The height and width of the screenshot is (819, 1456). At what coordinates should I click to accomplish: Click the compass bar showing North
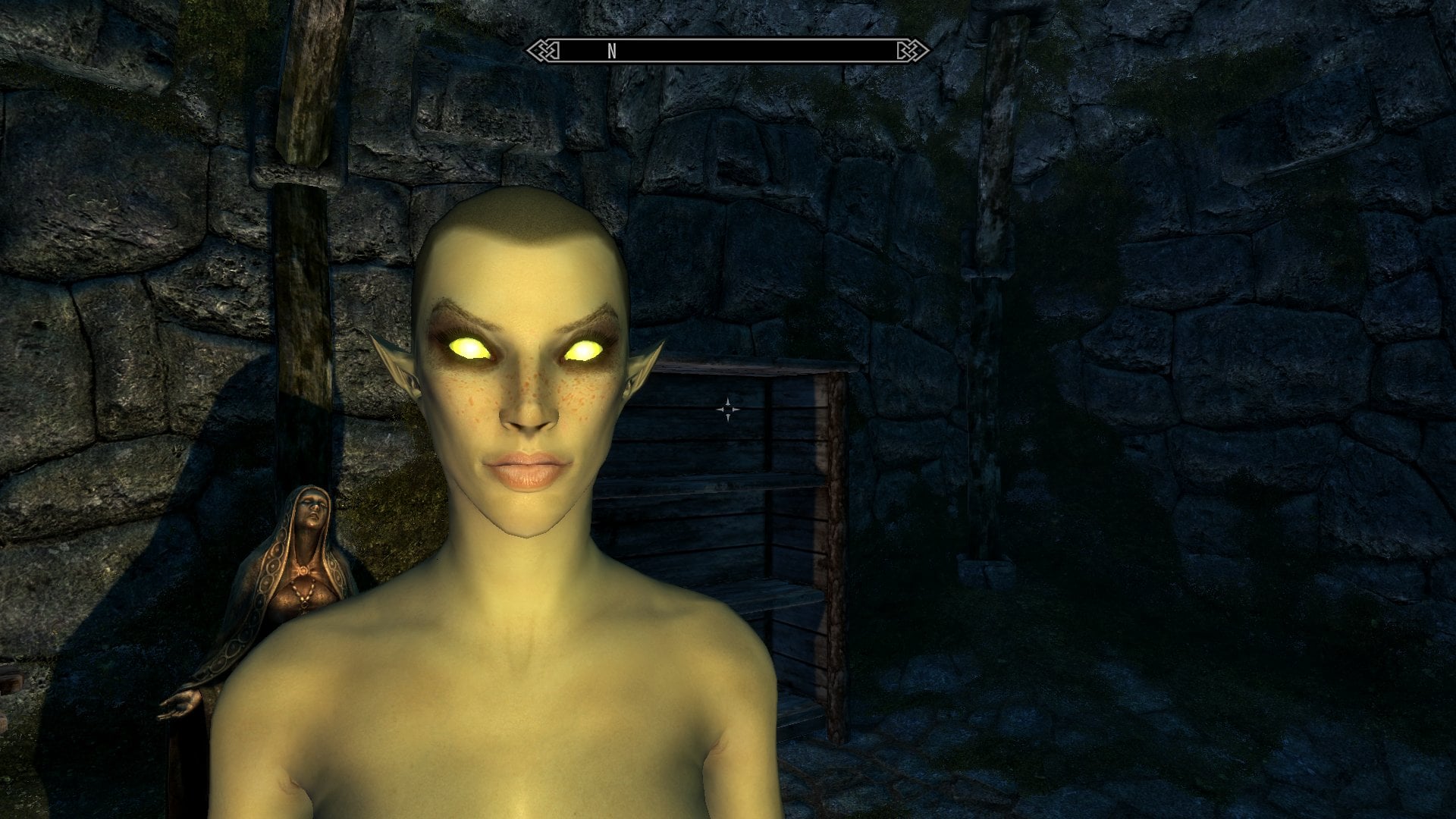[x=727, y=51]
